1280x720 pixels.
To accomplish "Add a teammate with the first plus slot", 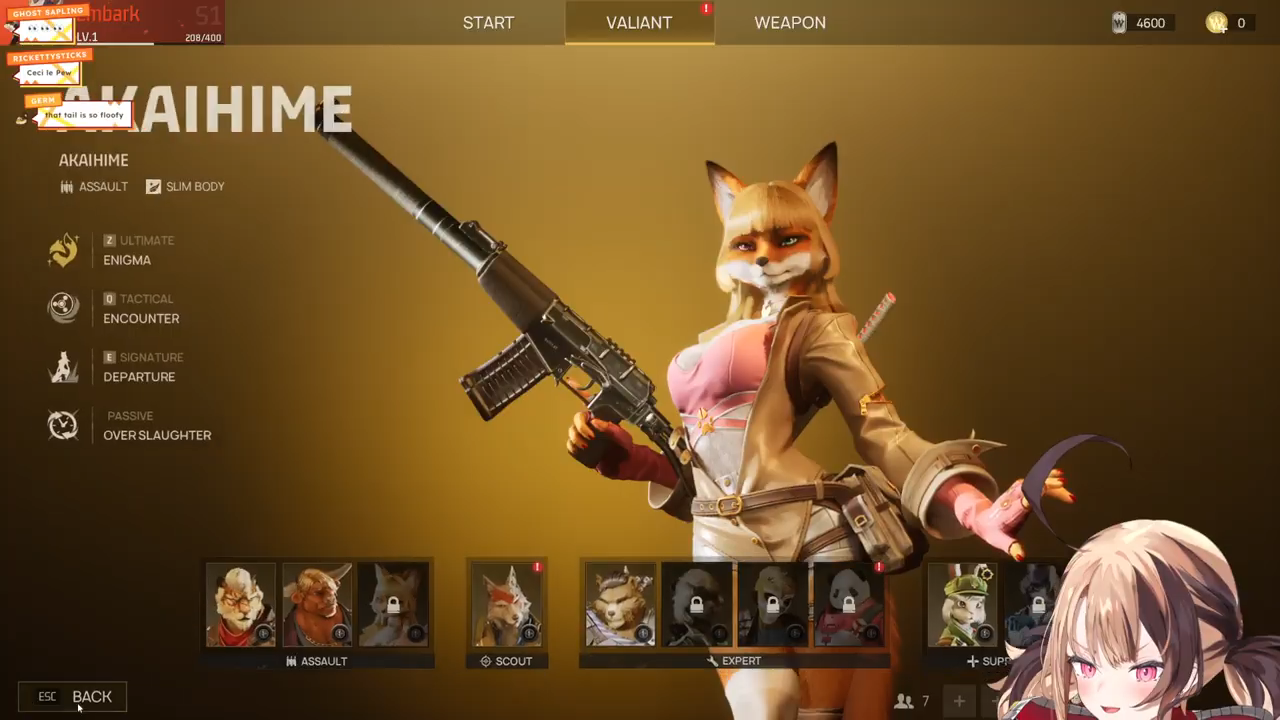I will click(958, 701).
